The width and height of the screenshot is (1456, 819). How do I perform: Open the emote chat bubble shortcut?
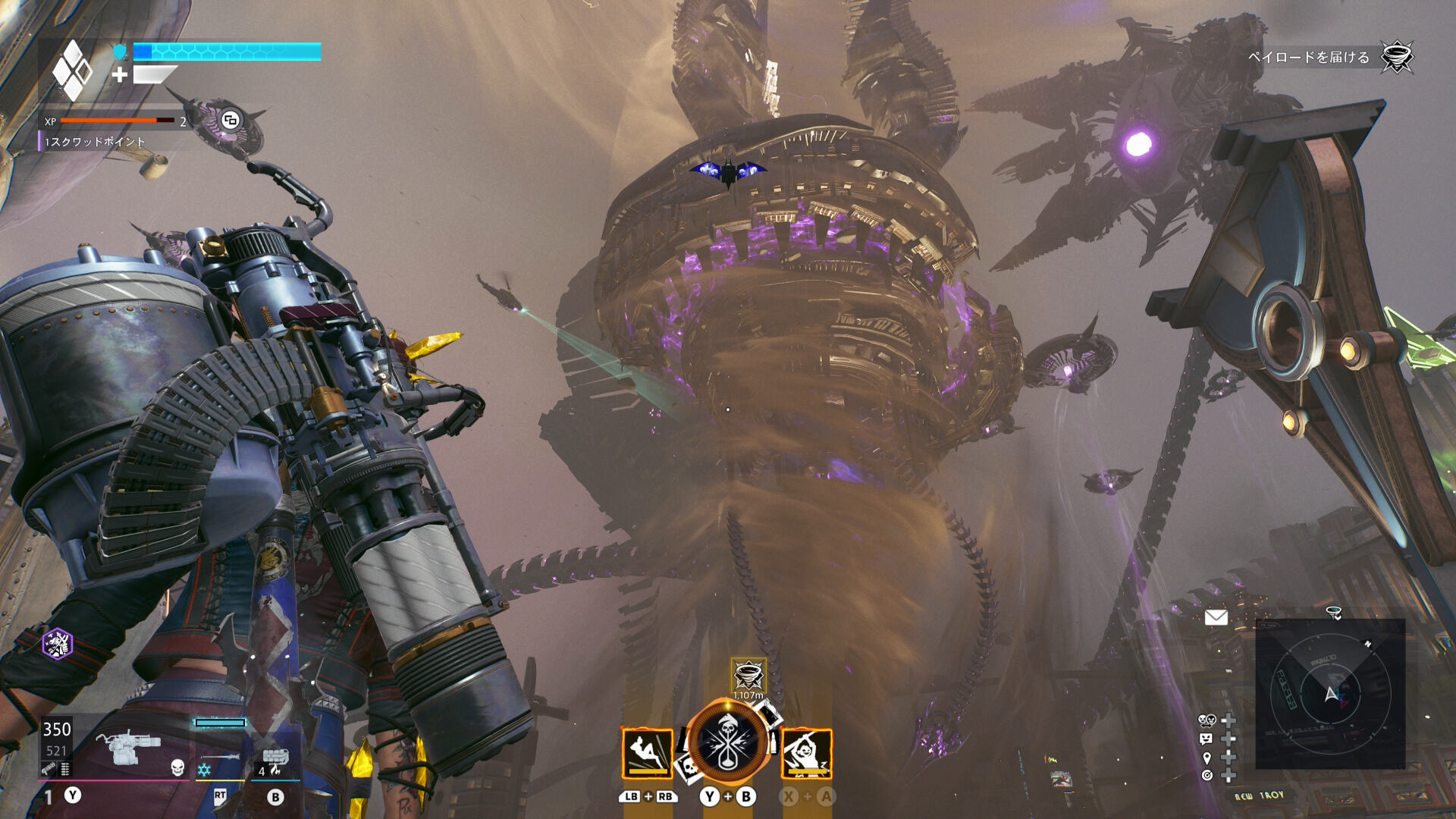coord(1207,739)
